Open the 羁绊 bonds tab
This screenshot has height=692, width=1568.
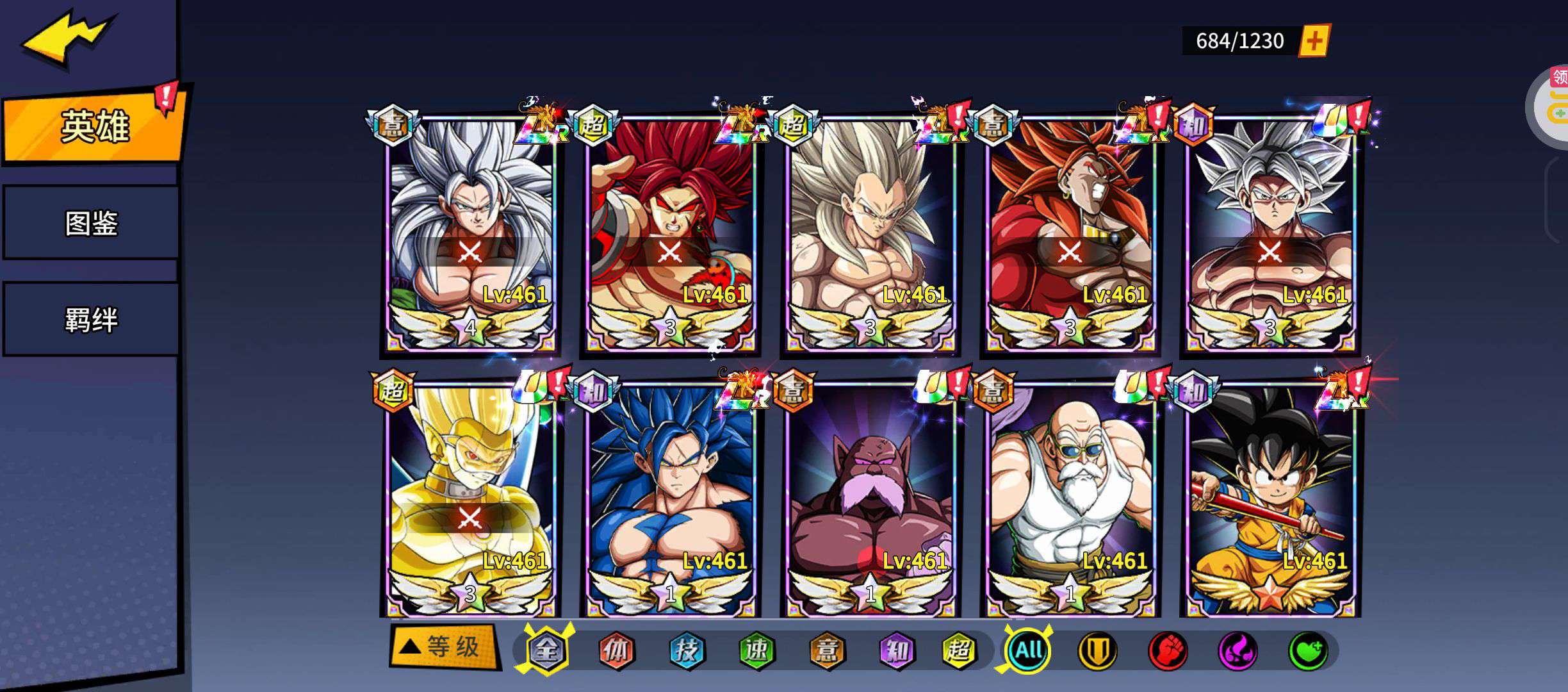(91, 319)
